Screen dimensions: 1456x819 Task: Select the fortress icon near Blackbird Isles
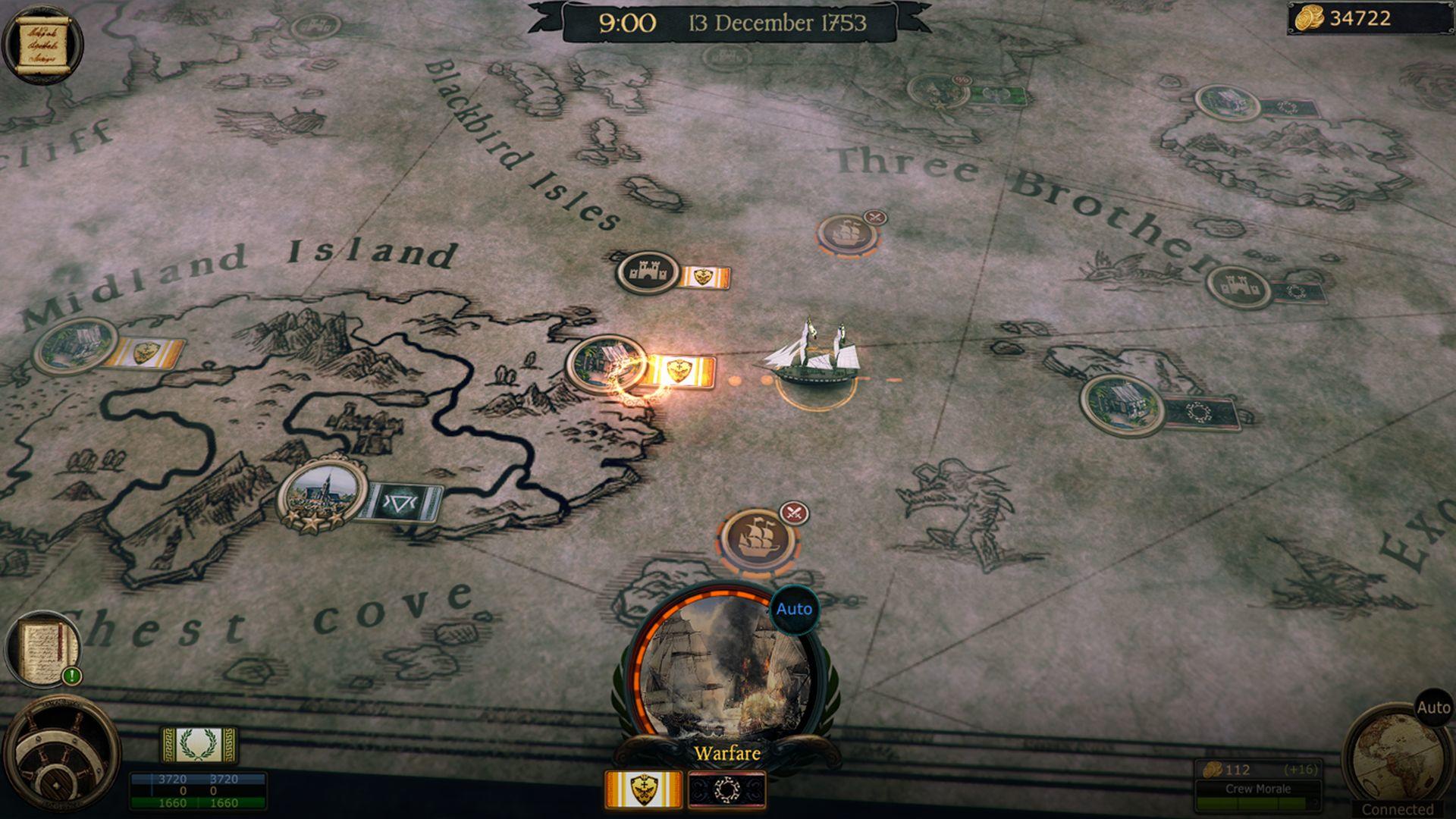(648, 273)
